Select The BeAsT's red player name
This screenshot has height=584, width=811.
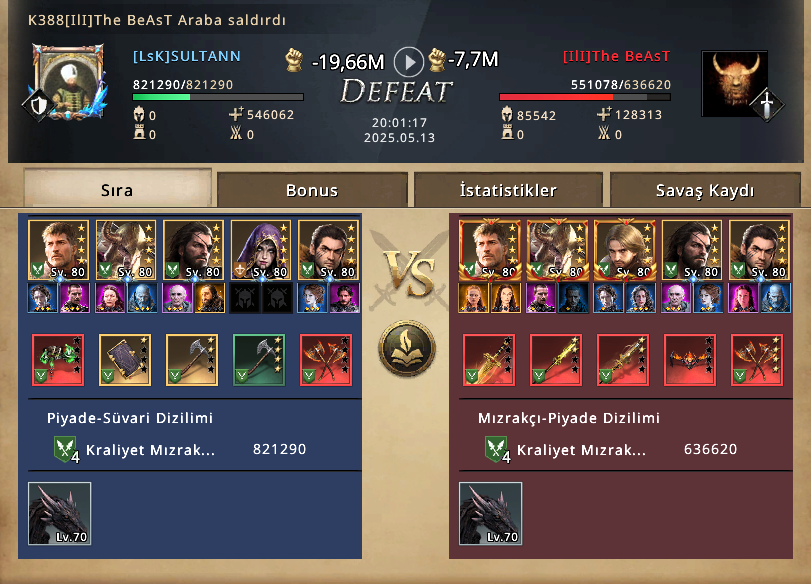tap(616, 57)
